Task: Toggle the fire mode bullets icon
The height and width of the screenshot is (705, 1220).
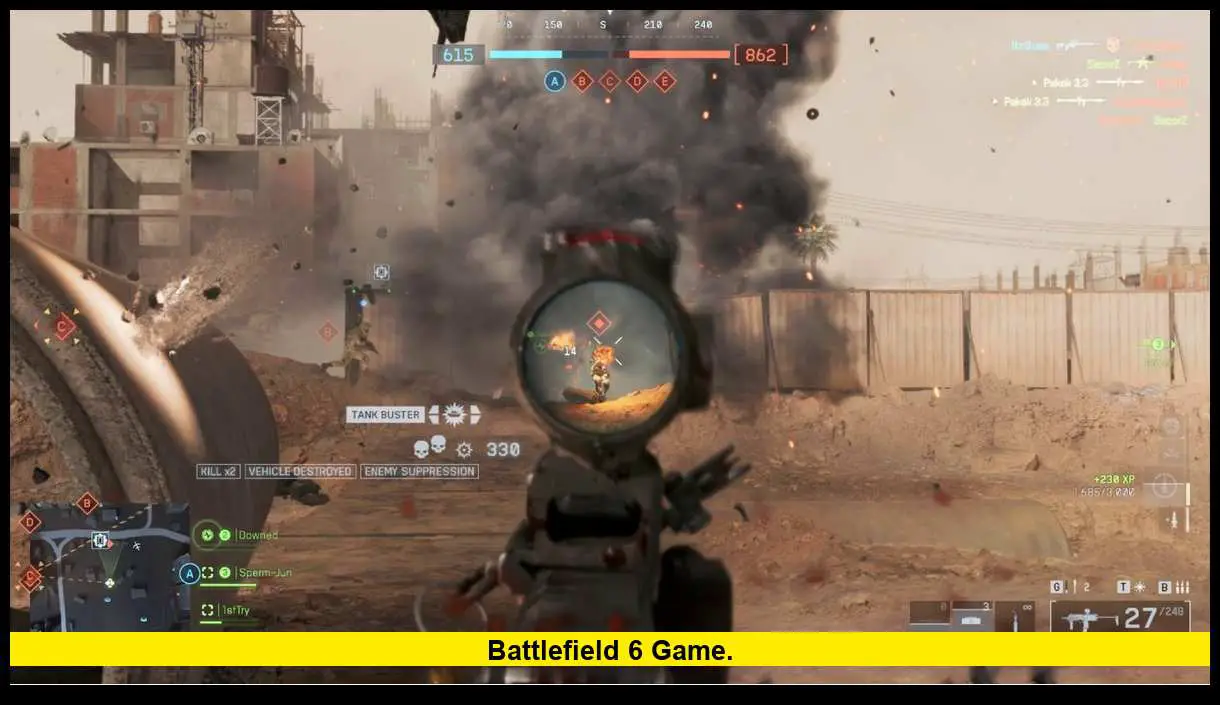Action: pos(1181,587)
